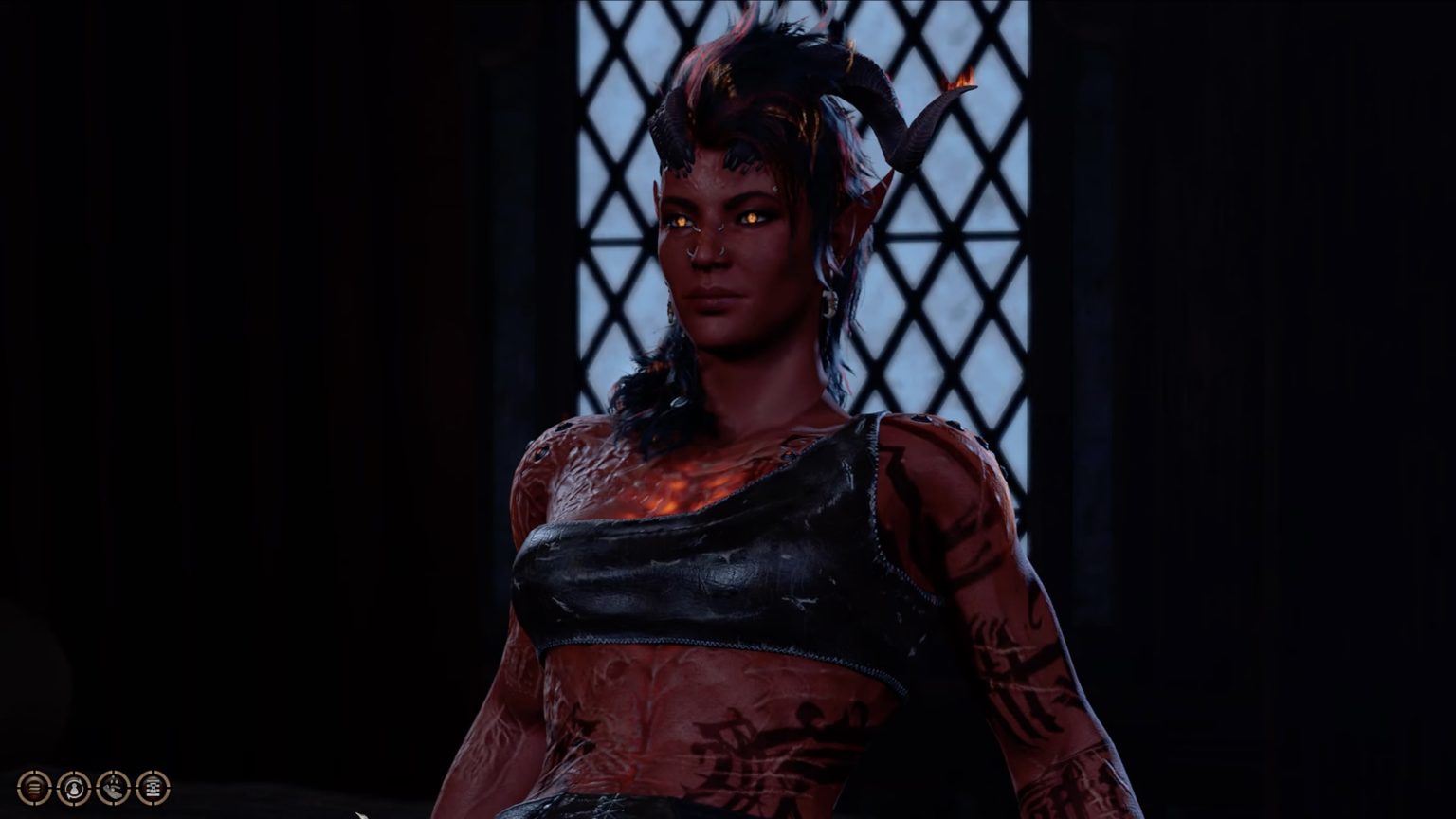1456x819 pixels.
Task: Click the character swap icon with circular arrows
Action: [74, 787]
